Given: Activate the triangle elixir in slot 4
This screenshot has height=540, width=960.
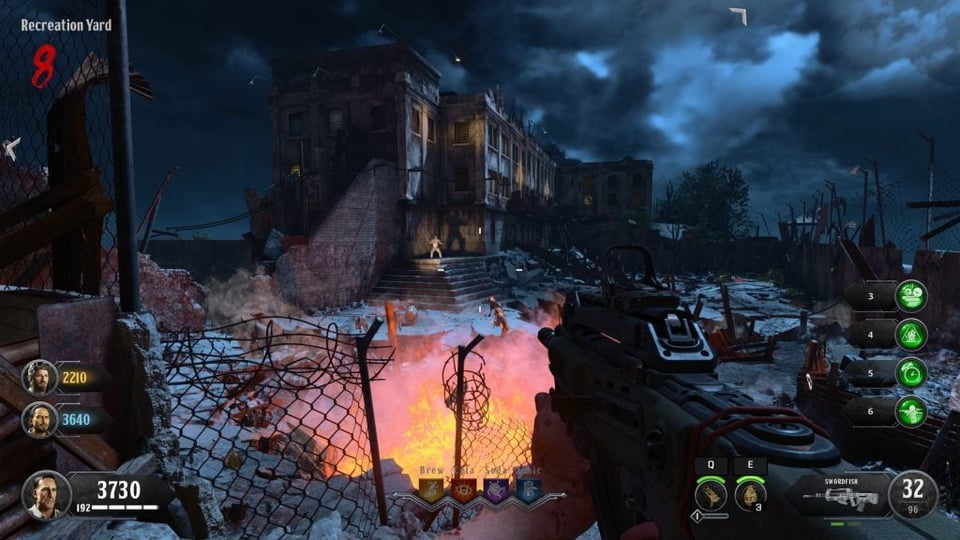Looking at the screenshot, I should tap(910, 334).
